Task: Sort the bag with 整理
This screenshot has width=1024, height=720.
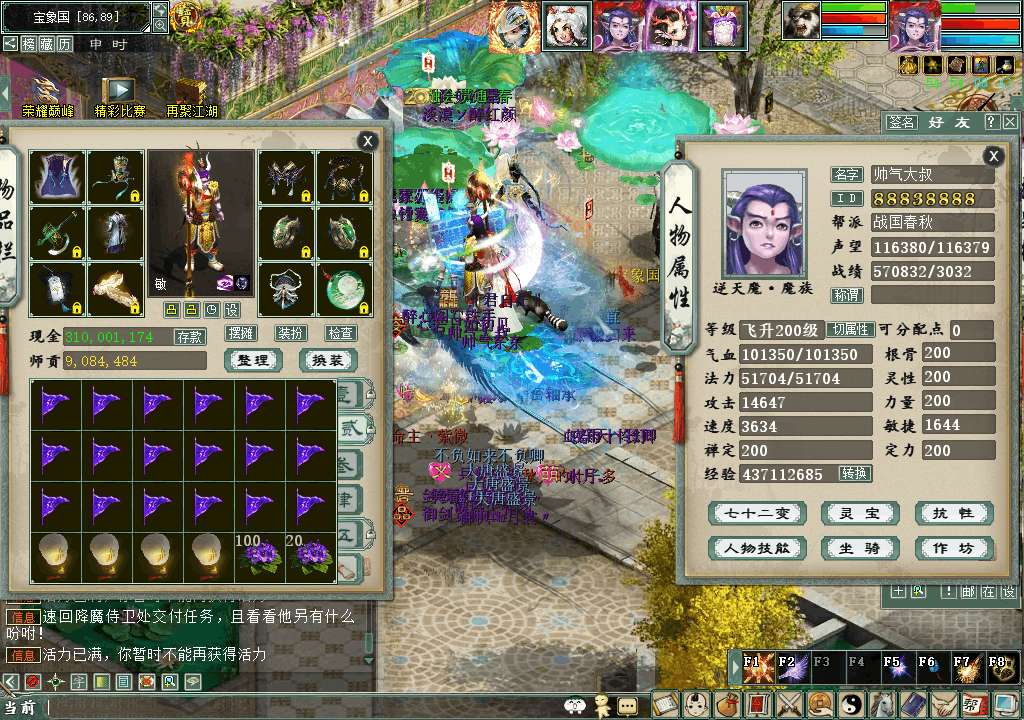Action: coord(253,360)
